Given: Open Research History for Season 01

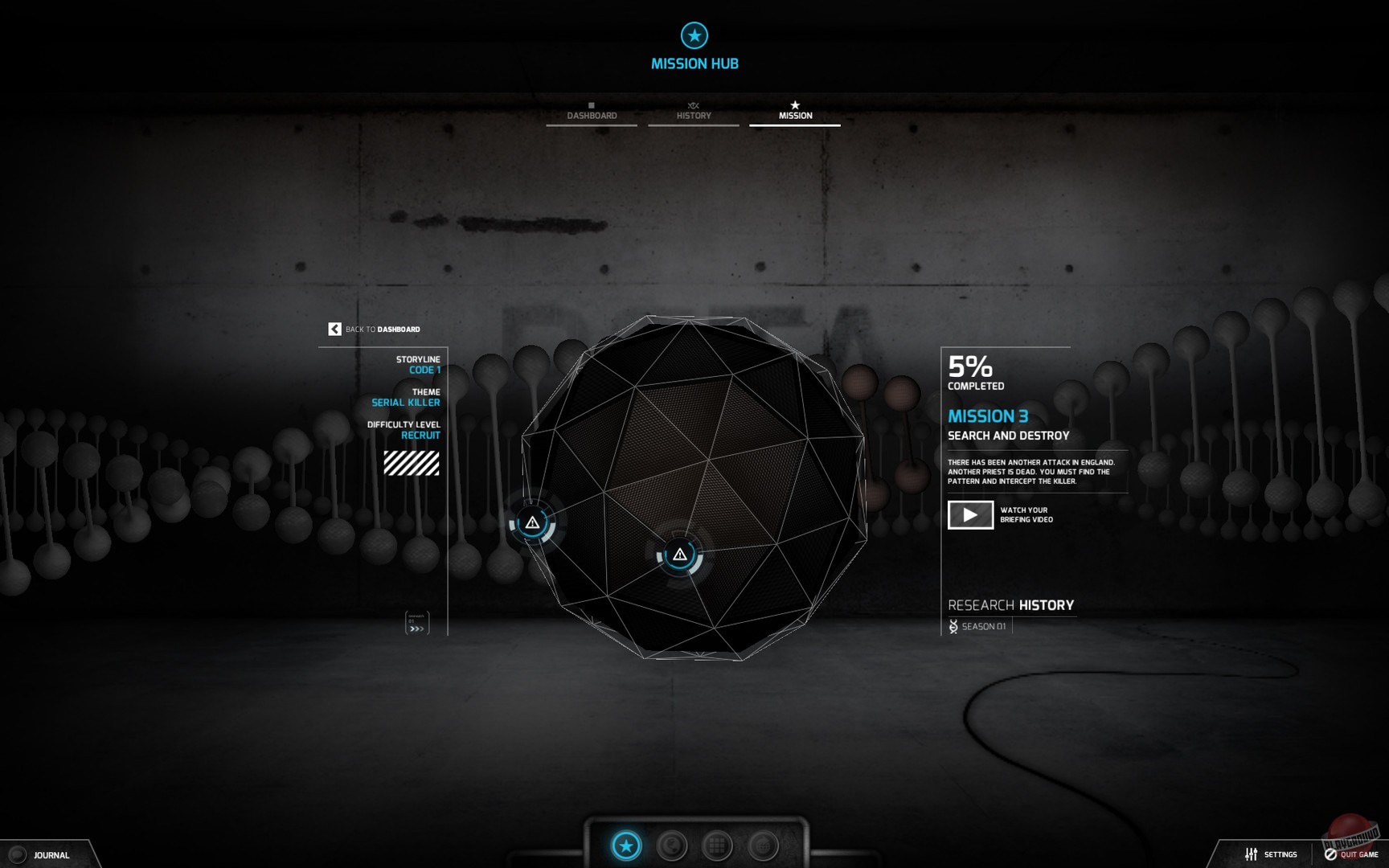Looking at the screenshot, I should [x=1012, y=605].
